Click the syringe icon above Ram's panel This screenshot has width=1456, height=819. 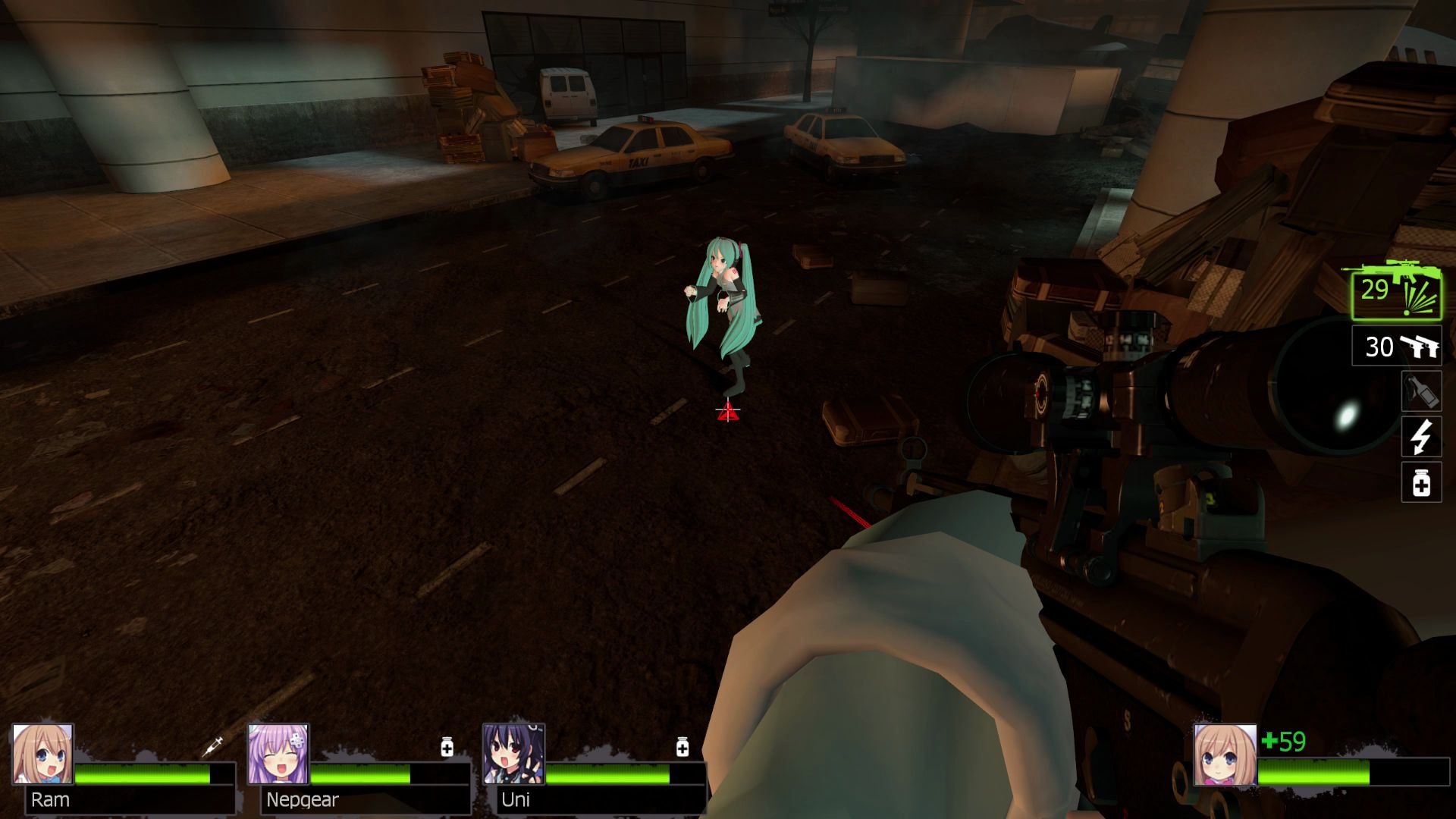pos(213,746)
